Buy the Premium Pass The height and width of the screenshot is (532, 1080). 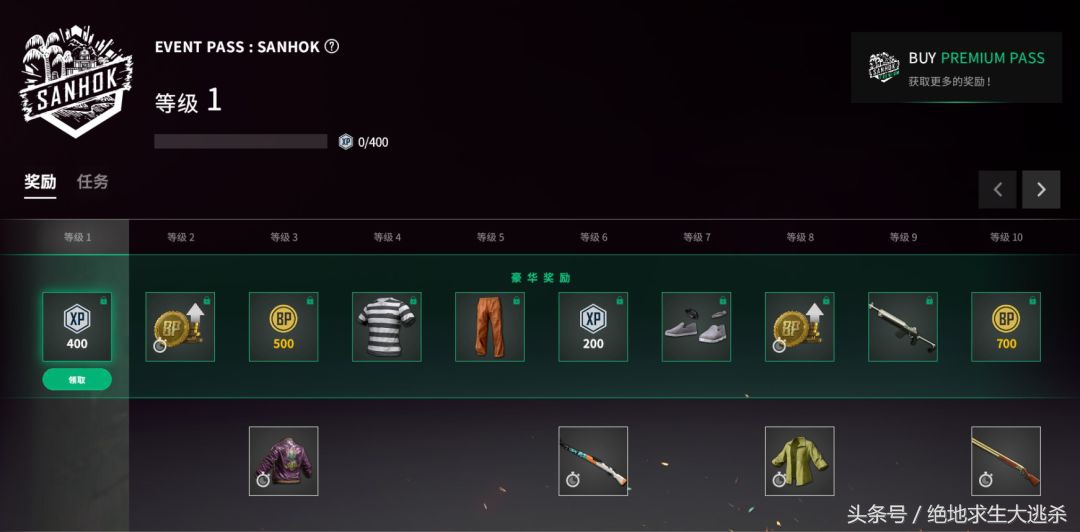[955, 67]
